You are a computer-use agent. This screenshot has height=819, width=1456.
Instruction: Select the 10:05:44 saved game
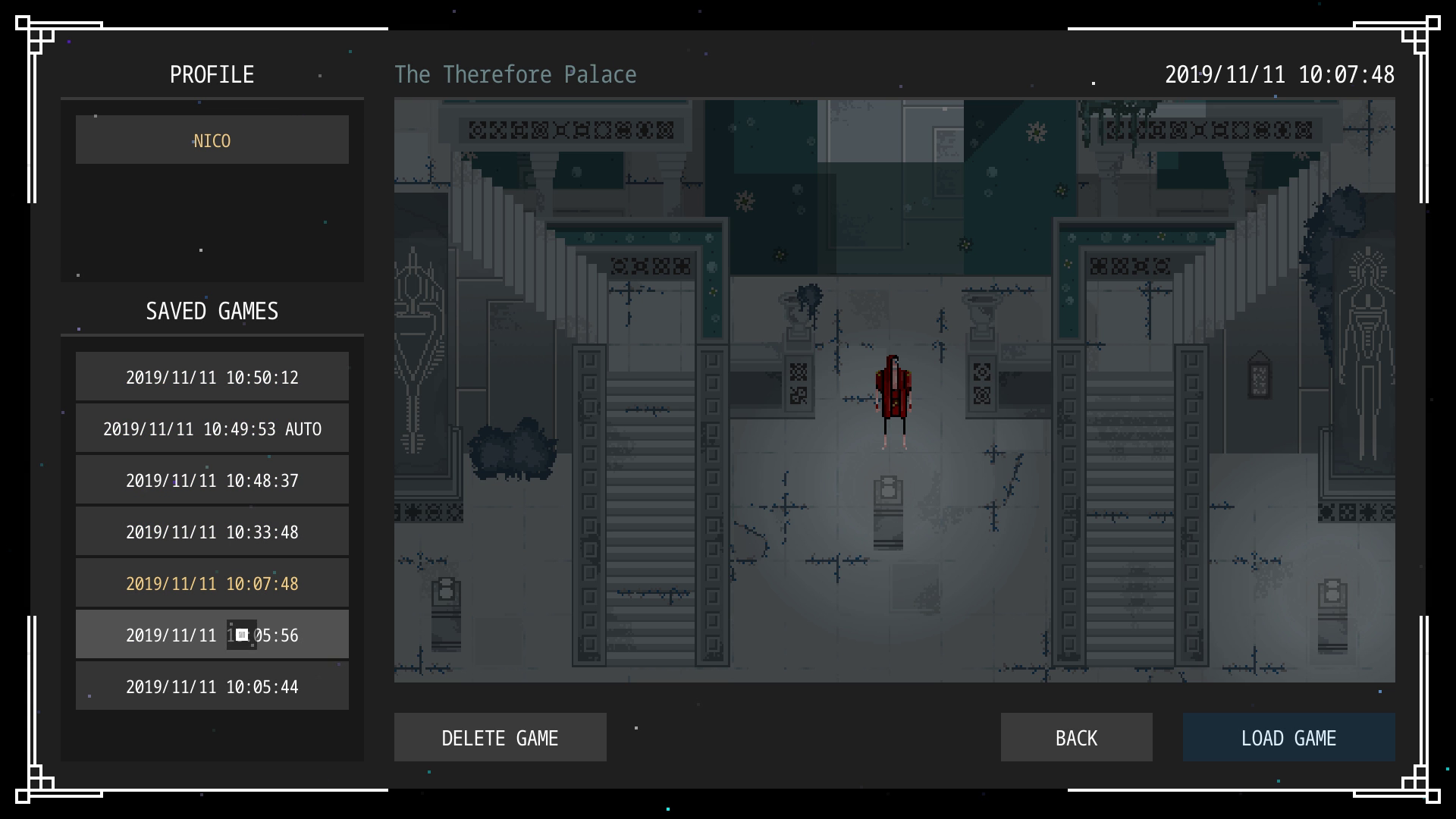point(212,686)
